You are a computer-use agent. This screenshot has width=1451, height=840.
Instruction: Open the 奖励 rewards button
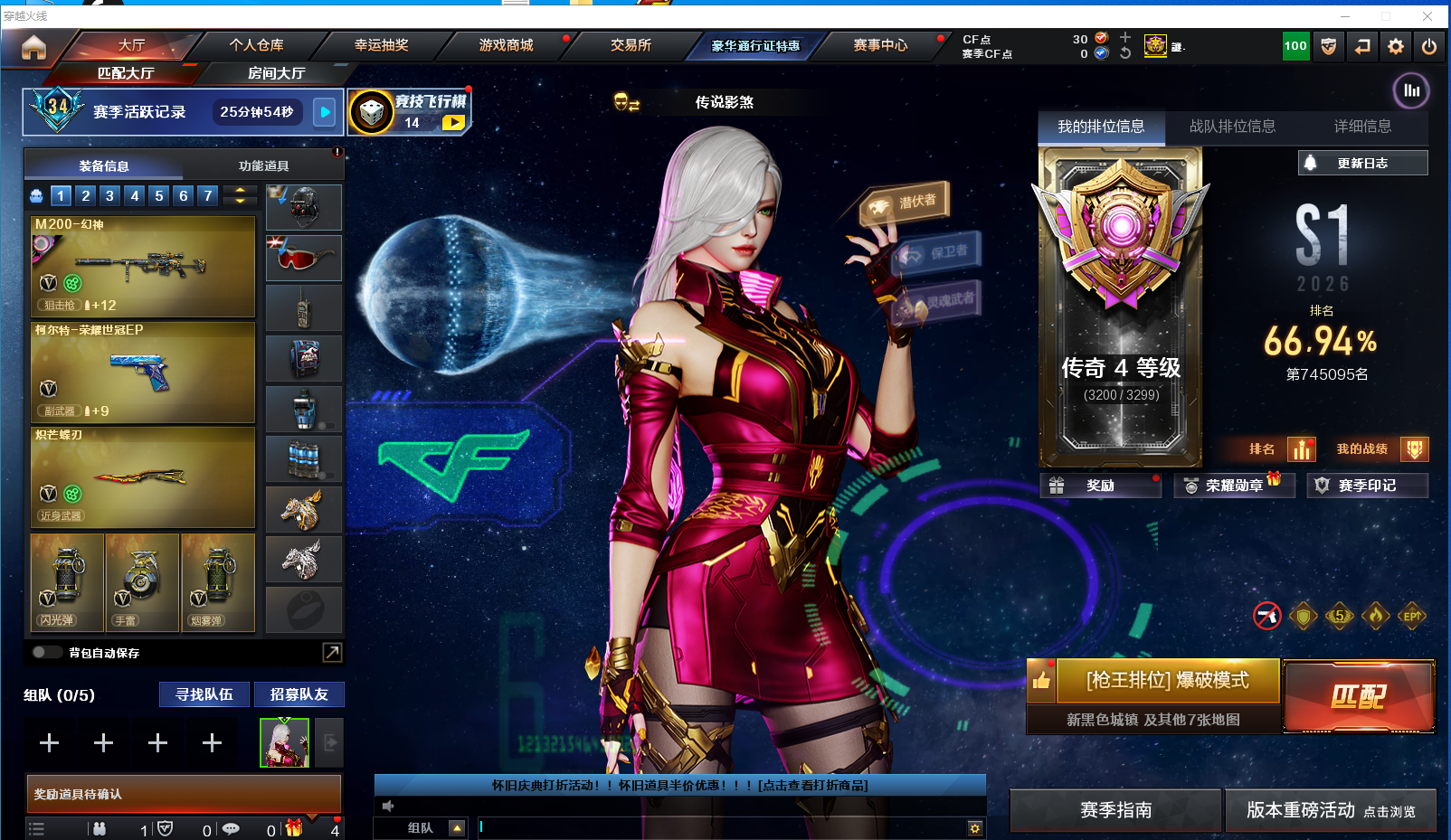[1100, 486]
